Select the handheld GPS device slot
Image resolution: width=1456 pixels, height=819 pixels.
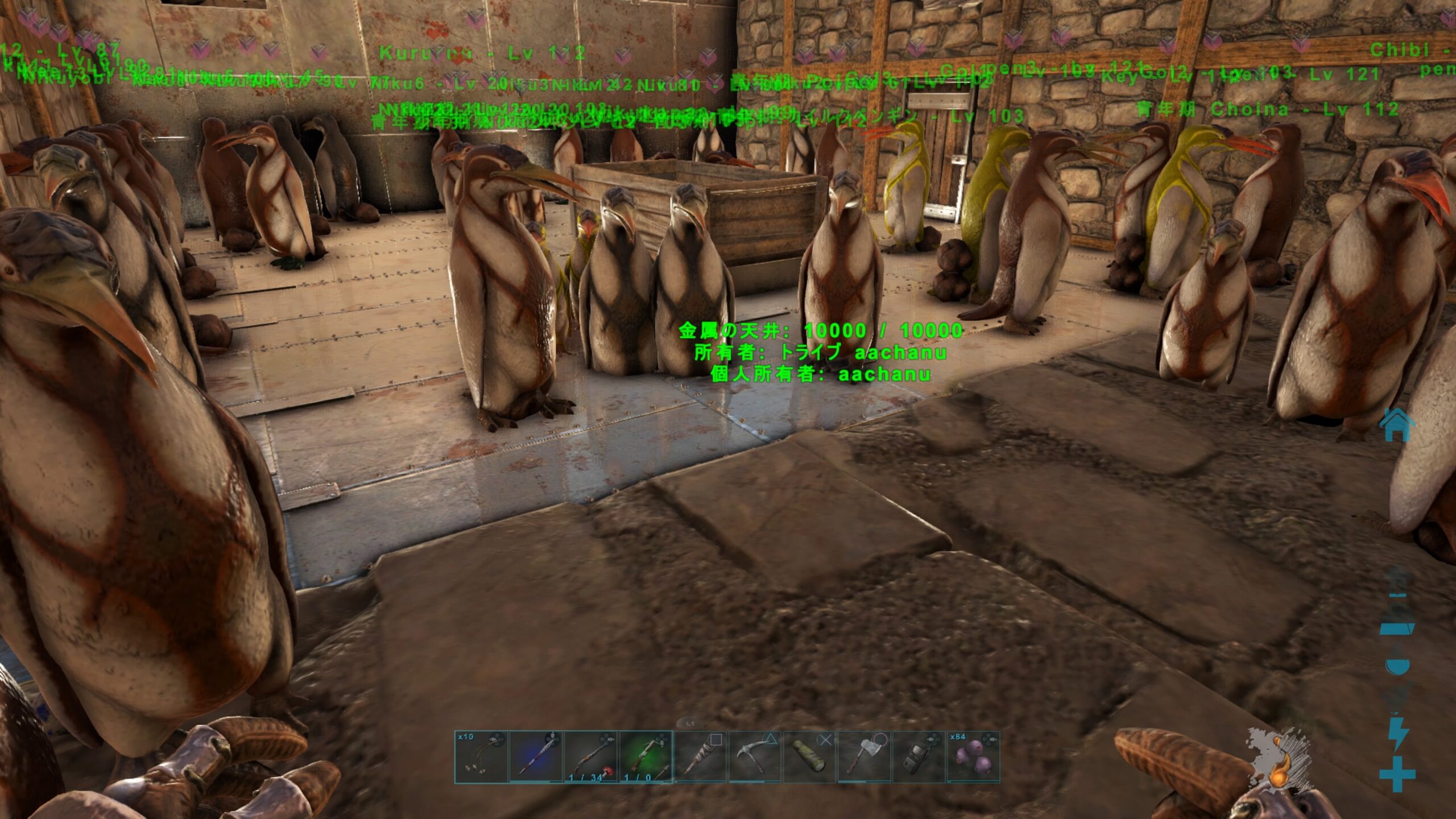pos(918,757)
